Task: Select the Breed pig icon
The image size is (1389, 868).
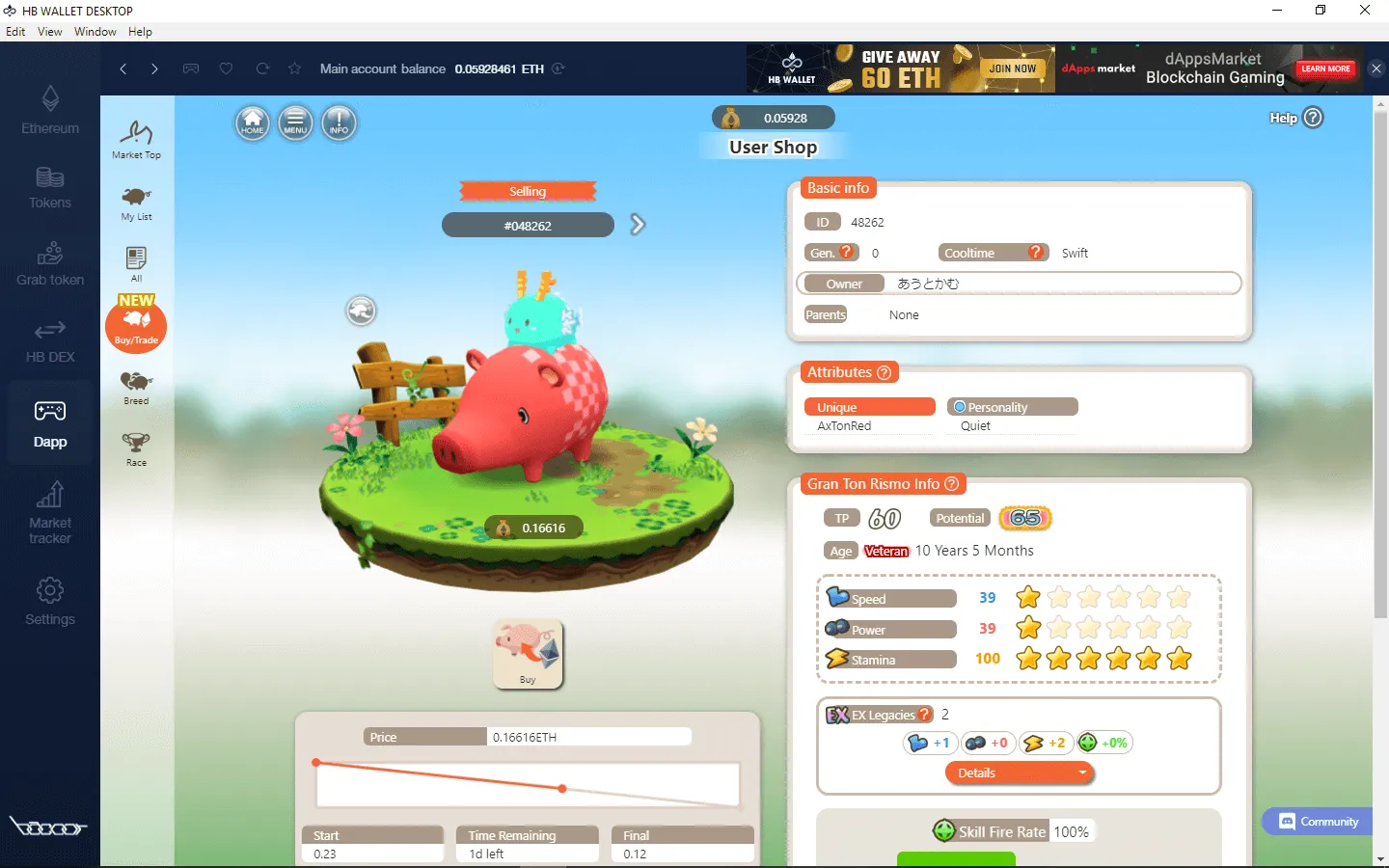Action: [136, 384]
